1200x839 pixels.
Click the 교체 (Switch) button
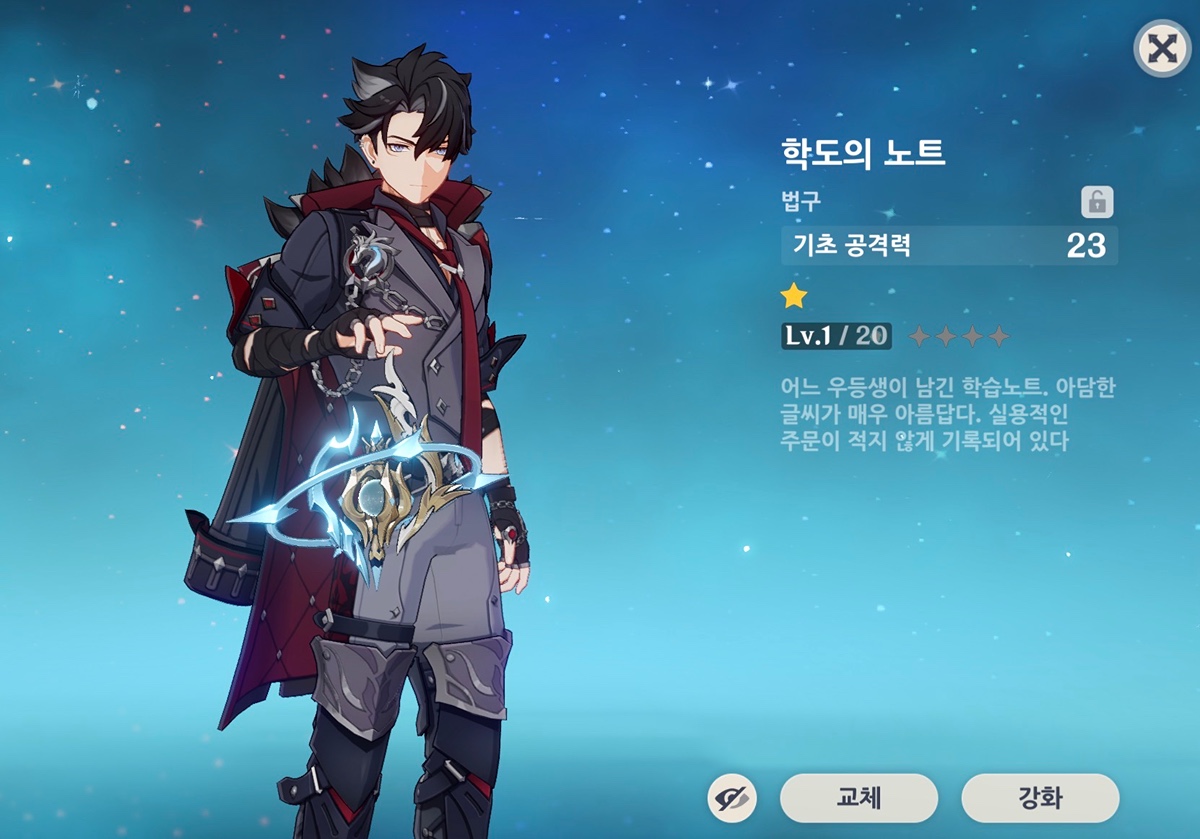point(858,798)
